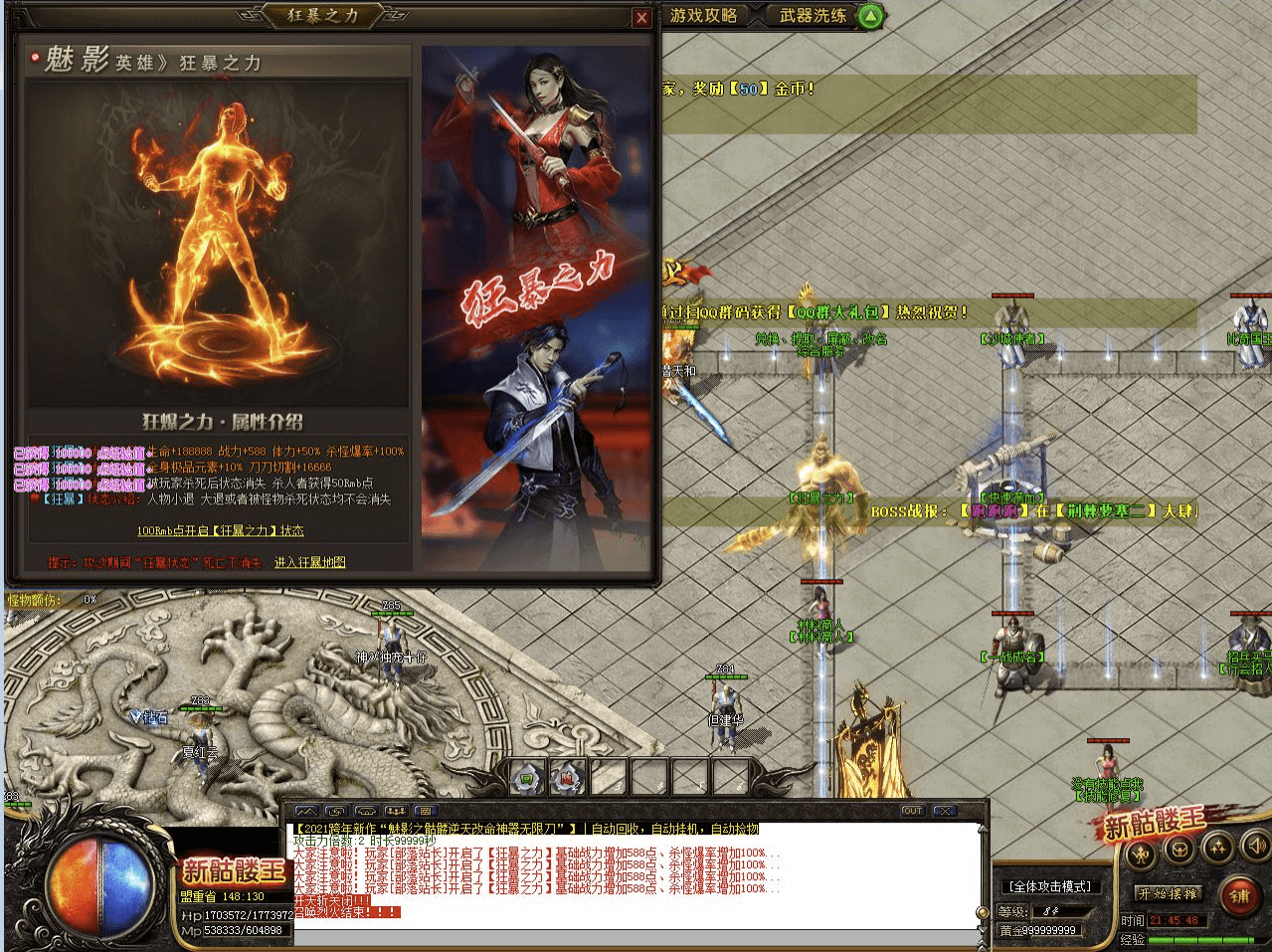Close the chat panel with its X button
Viewport: 1272px width, 952px height.
pos(946,811)
